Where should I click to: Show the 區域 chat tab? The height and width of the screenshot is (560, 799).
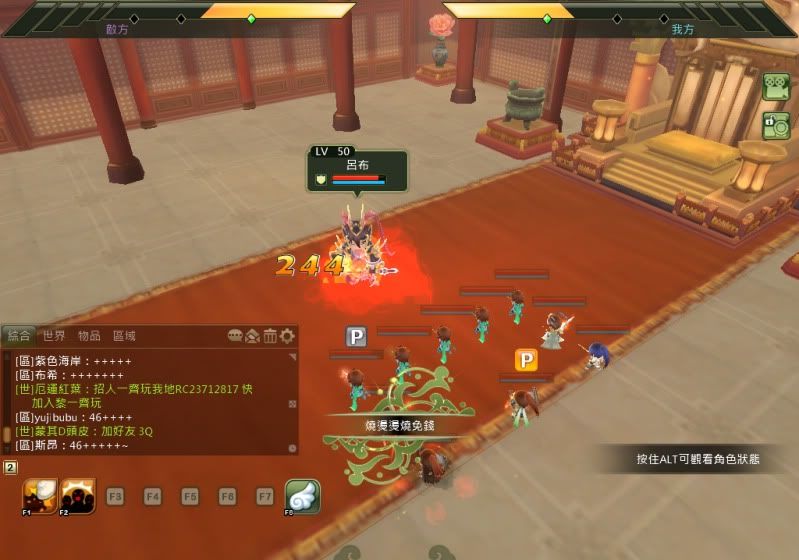pyautogui.click(x=124, y=336)
